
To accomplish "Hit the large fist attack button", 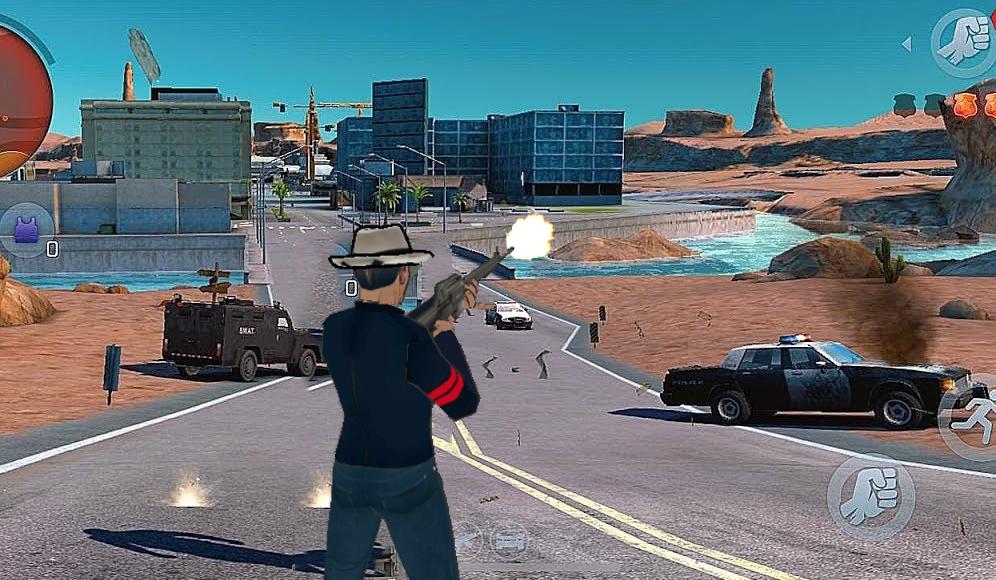I will pyautogui.click(x=870, y=497).
